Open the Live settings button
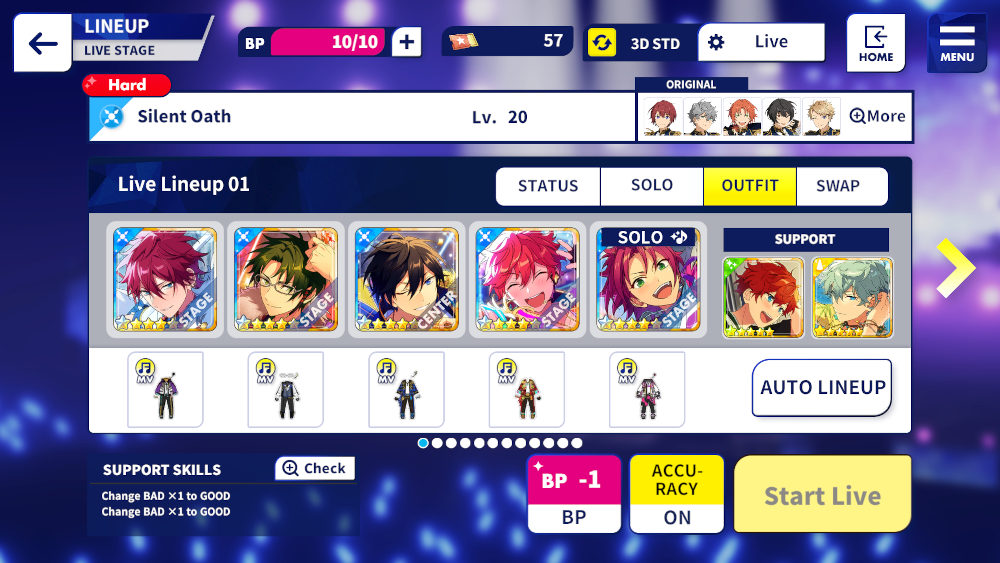The width and height of the screenshot is (1000, 563). tap(761, 42)
